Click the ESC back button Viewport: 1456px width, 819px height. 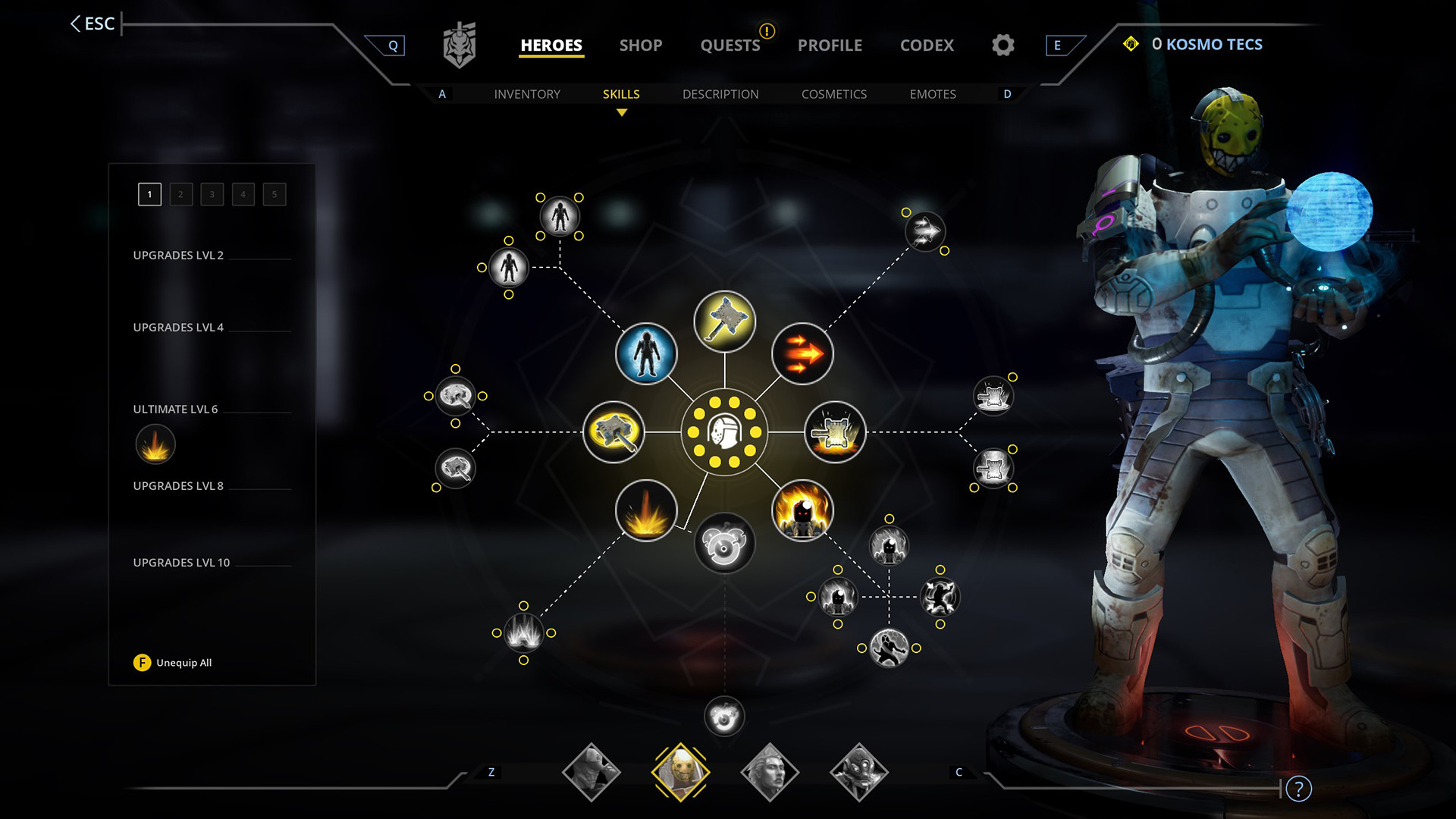click(x=93, y=24)
